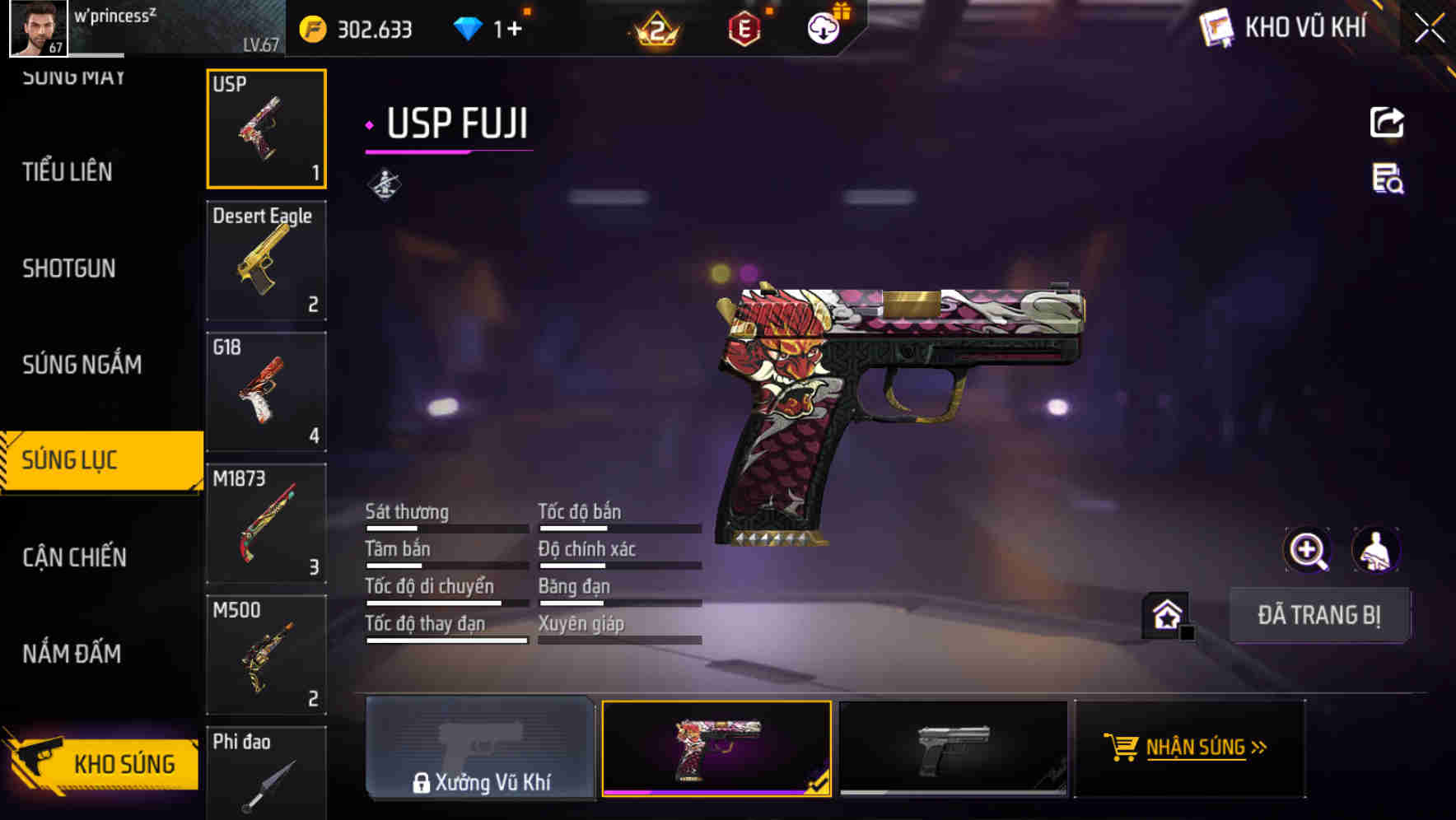1456x820 pixels.
Task: Open the cloud download gift icon
Action: tap(823, 27)
